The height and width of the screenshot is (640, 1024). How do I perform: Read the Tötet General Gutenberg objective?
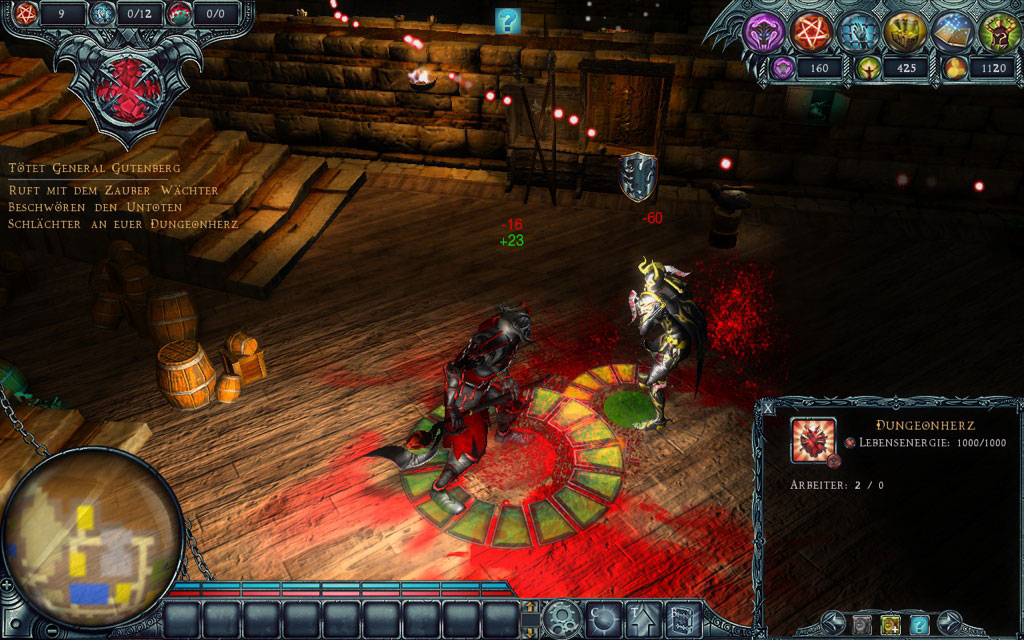[95, 168]
